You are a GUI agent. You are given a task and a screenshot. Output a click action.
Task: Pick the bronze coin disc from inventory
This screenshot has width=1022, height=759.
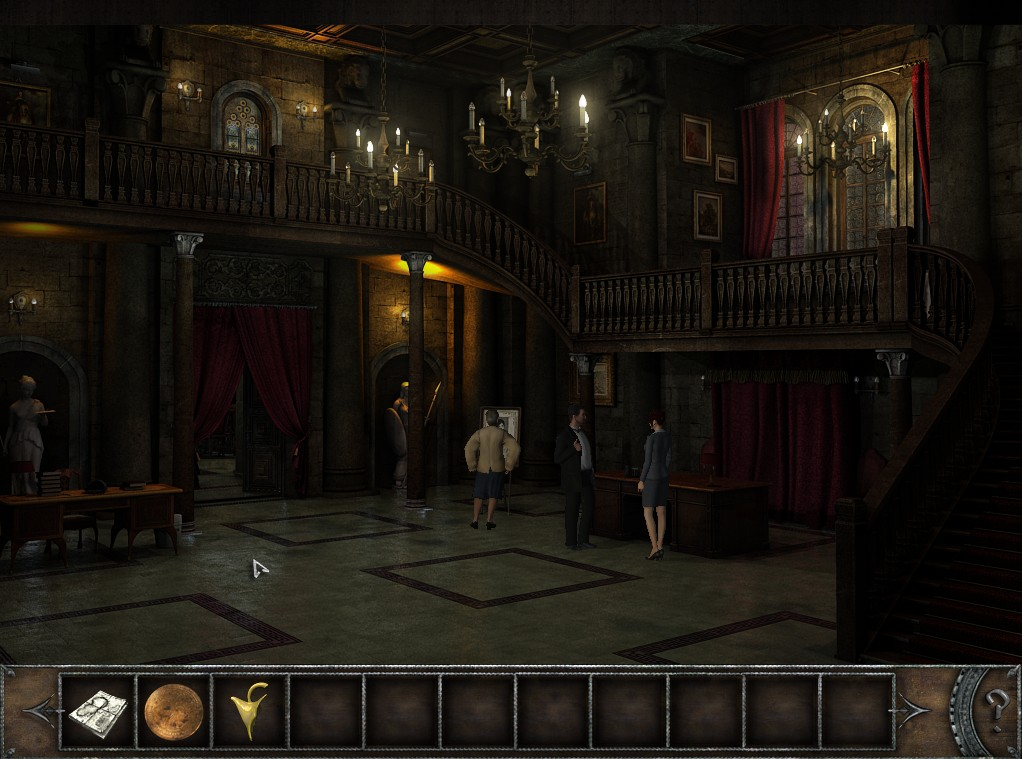point(173,711)
